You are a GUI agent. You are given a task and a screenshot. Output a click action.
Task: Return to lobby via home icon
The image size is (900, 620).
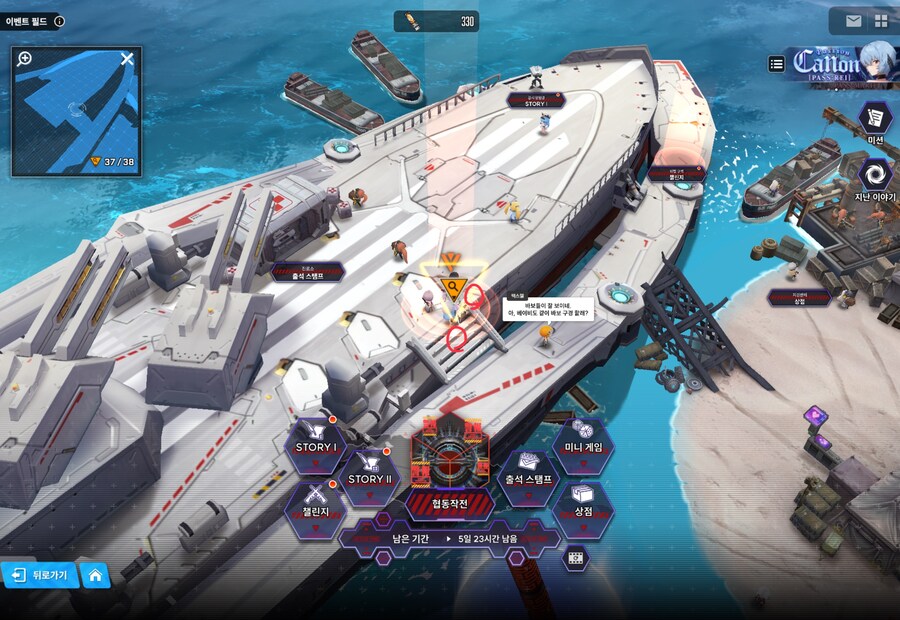pos(94,575)
